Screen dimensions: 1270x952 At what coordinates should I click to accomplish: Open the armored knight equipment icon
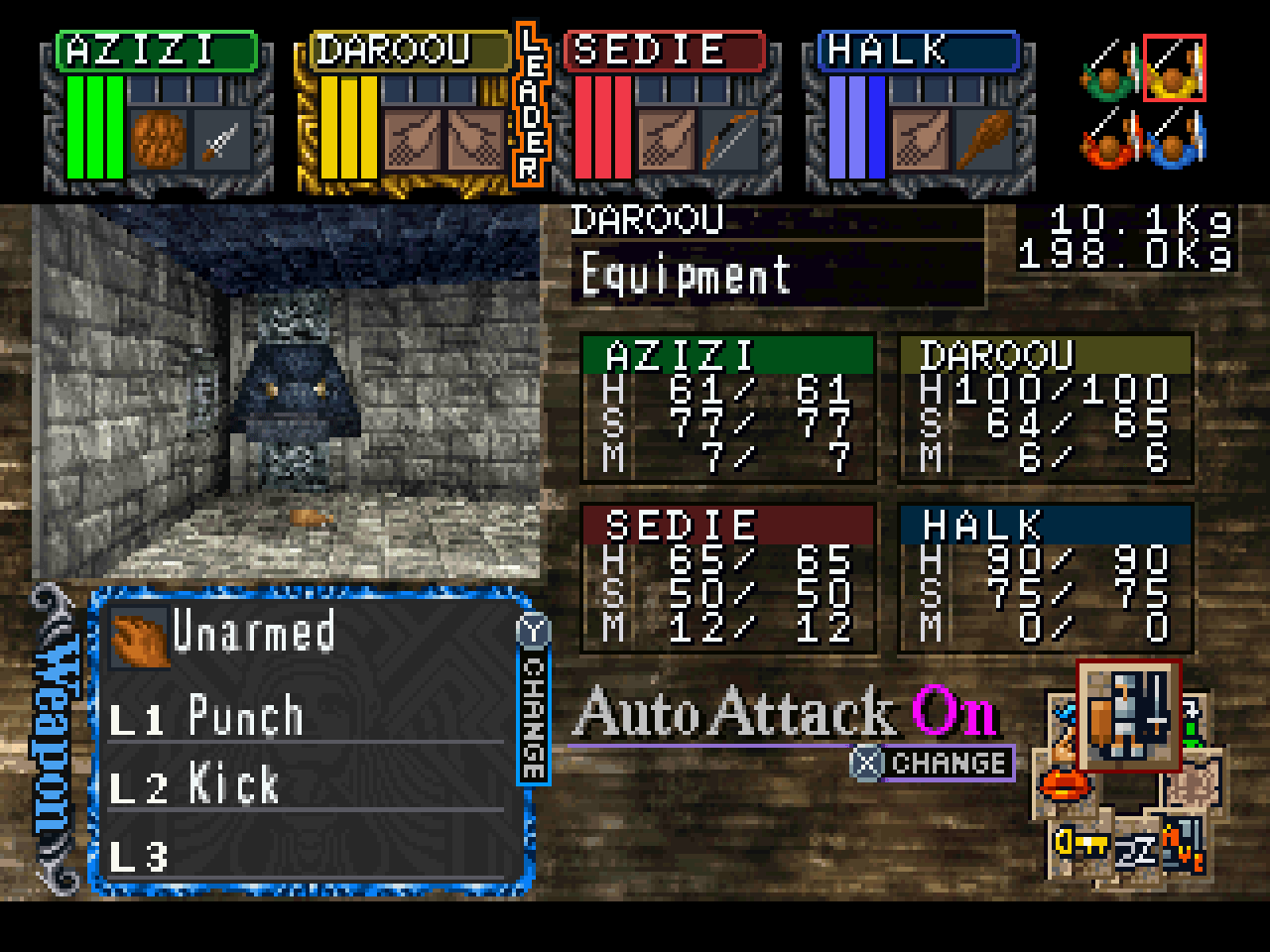pyautogui.click(x=1128, y=714)
